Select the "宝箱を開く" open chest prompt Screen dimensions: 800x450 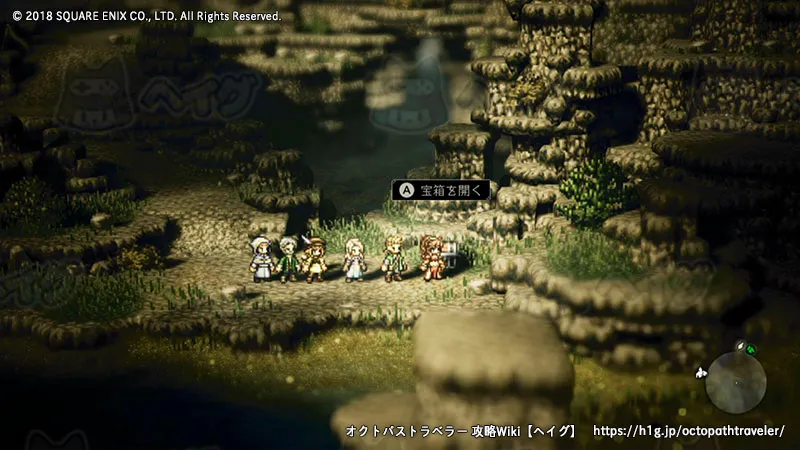[441, 189]
